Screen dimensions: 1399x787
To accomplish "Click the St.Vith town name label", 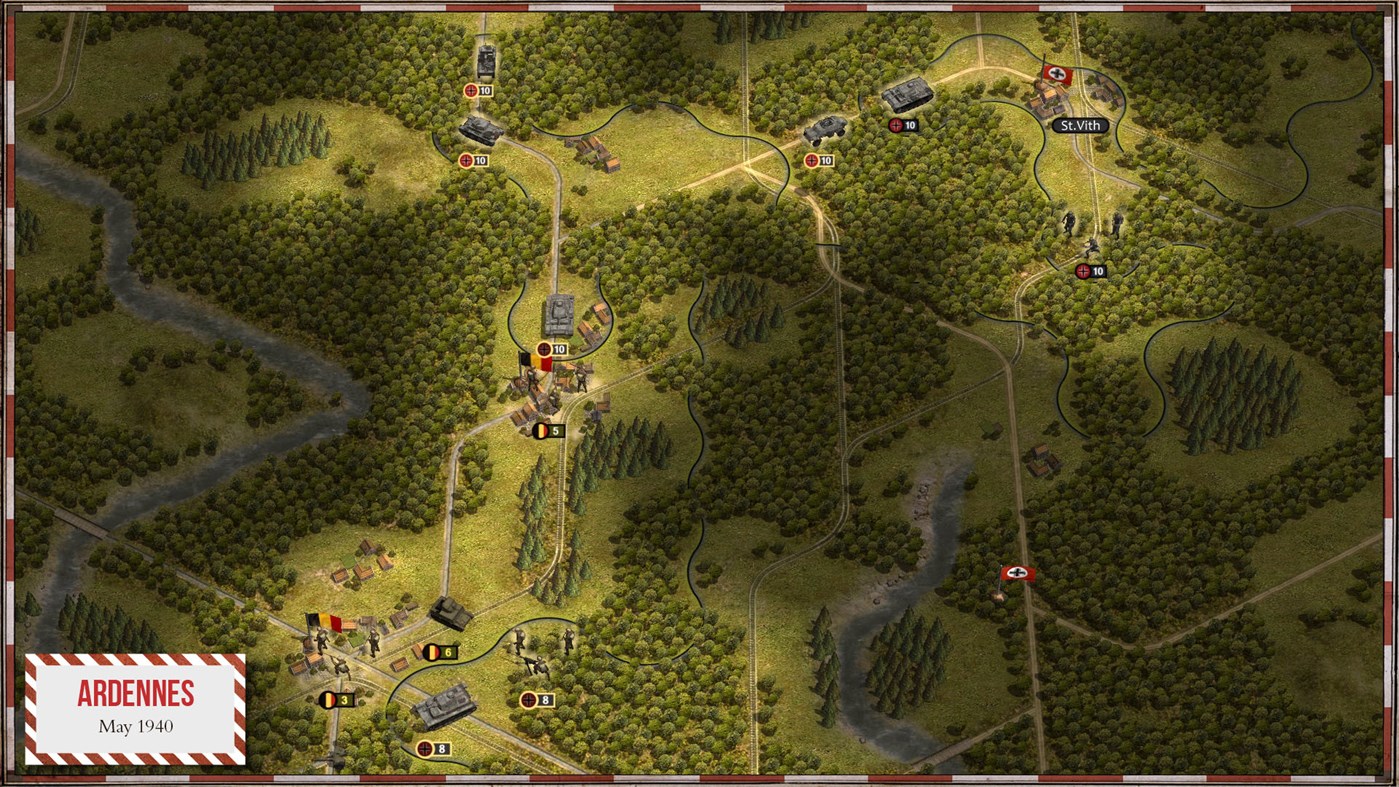I will point(1083,125).
